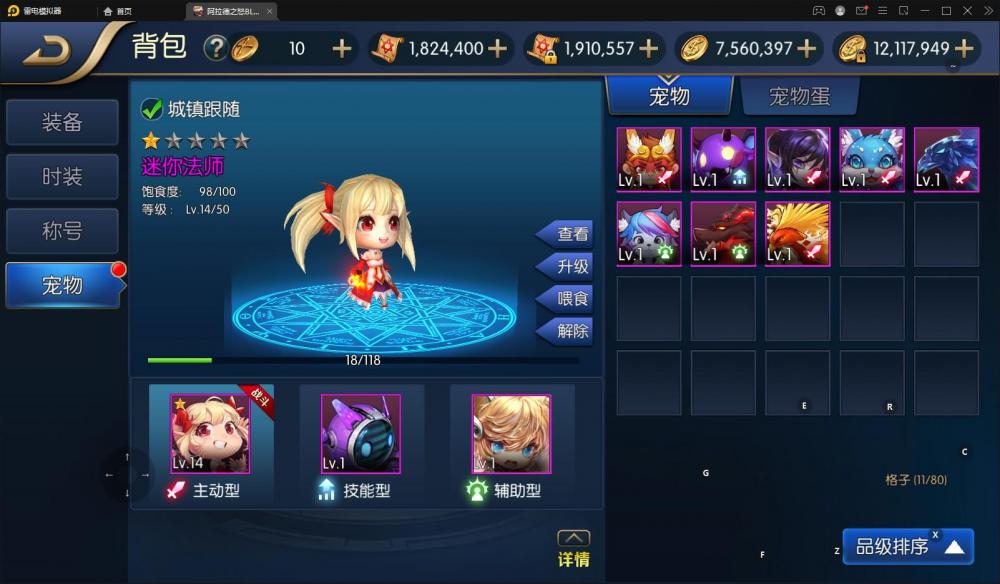The height and width of the screenshot is (584, 1000).
Task: Open the 品级排序 sorting dropdown
Action: [907, 547]
